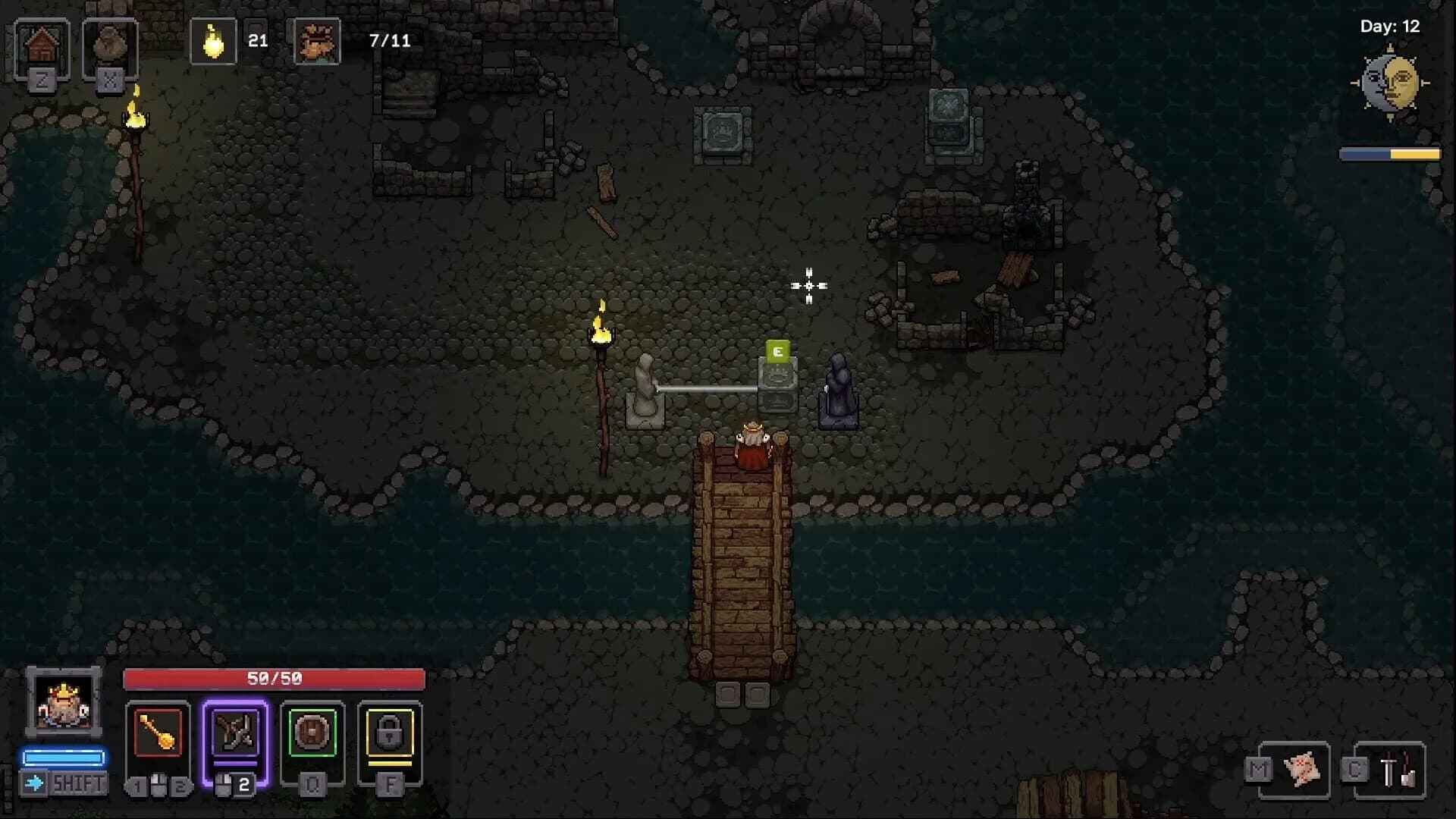The height and width of the screenshot is (819, 1456).
Task: Click the blue stamina bar above SHIFT
Action: tap(64, 755)
